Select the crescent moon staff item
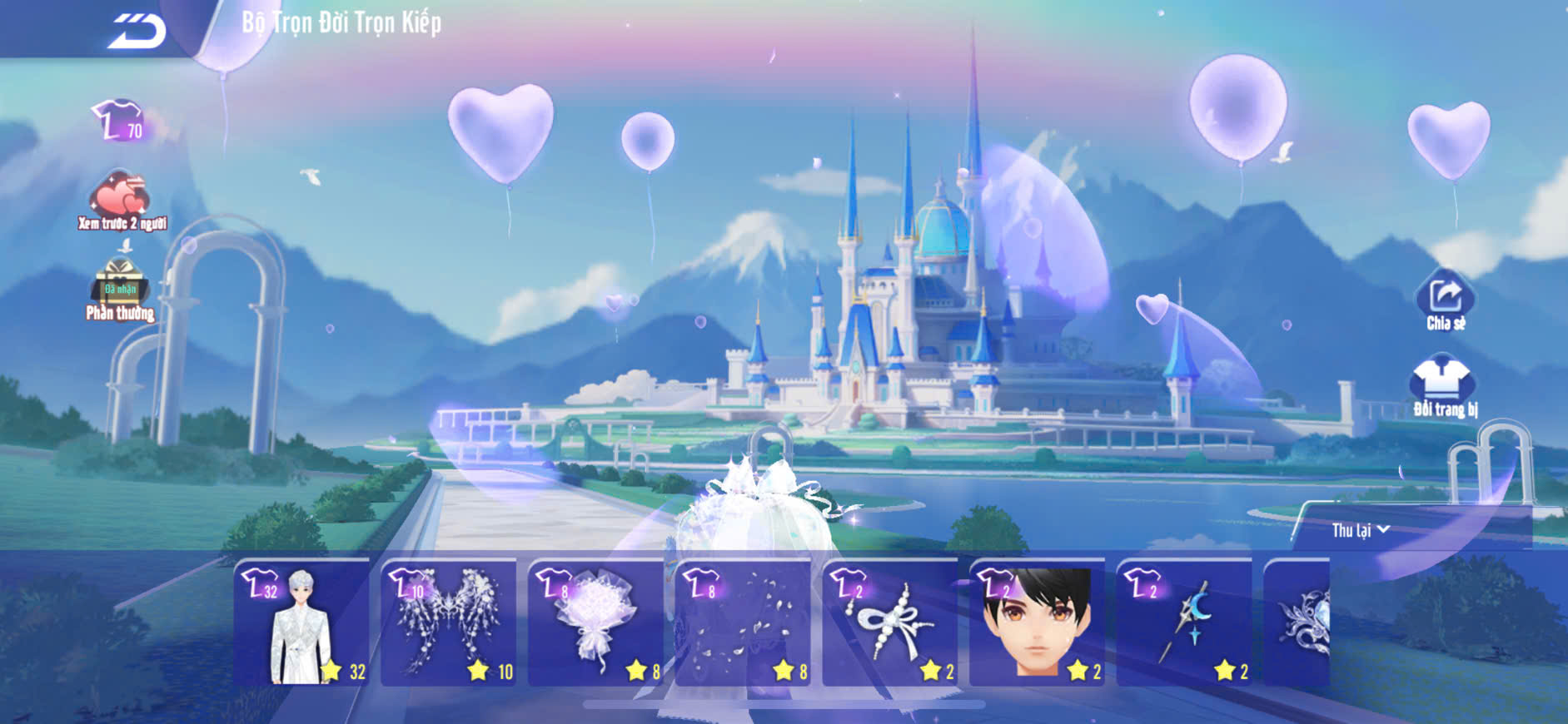1568x724 pixels. (x=1184, y=623)
